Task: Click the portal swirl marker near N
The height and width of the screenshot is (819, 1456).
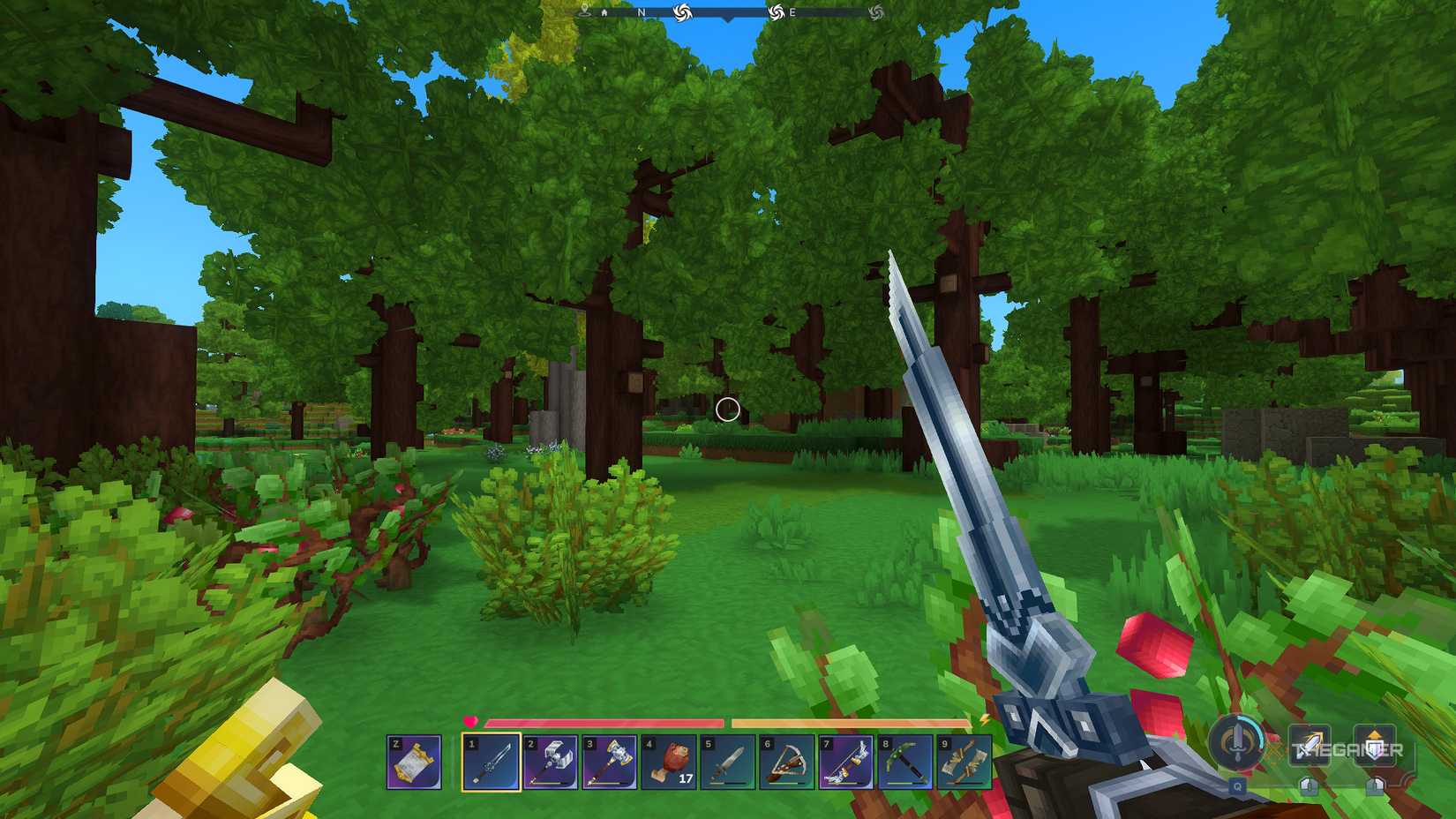Action: pos(682,11)
